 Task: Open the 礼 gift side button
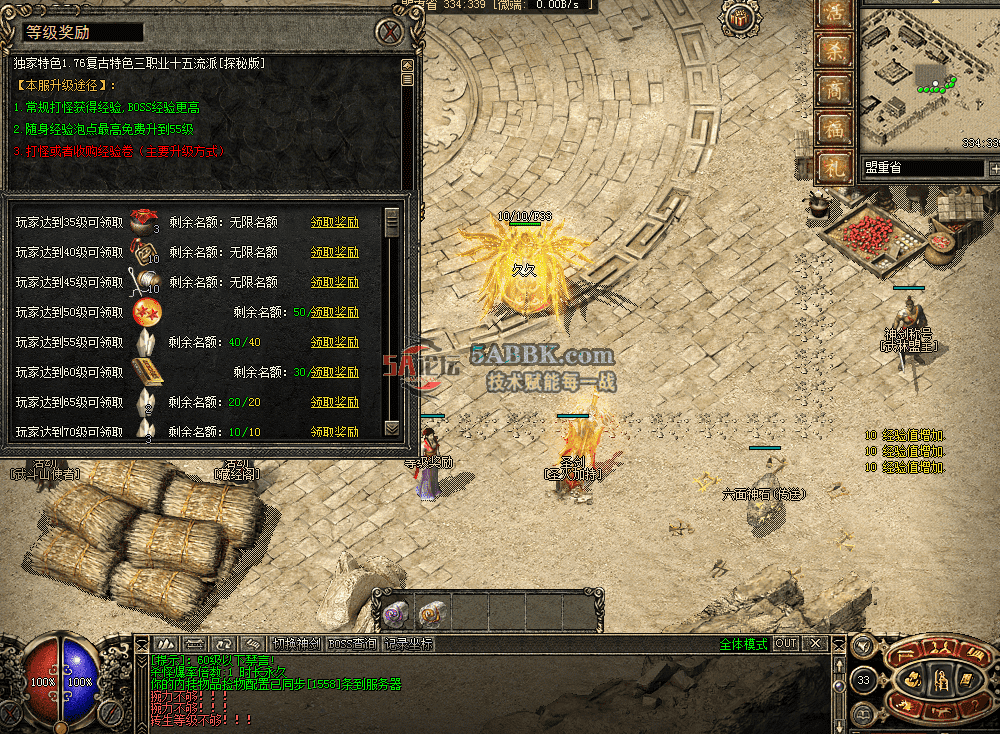coord(833,166)
